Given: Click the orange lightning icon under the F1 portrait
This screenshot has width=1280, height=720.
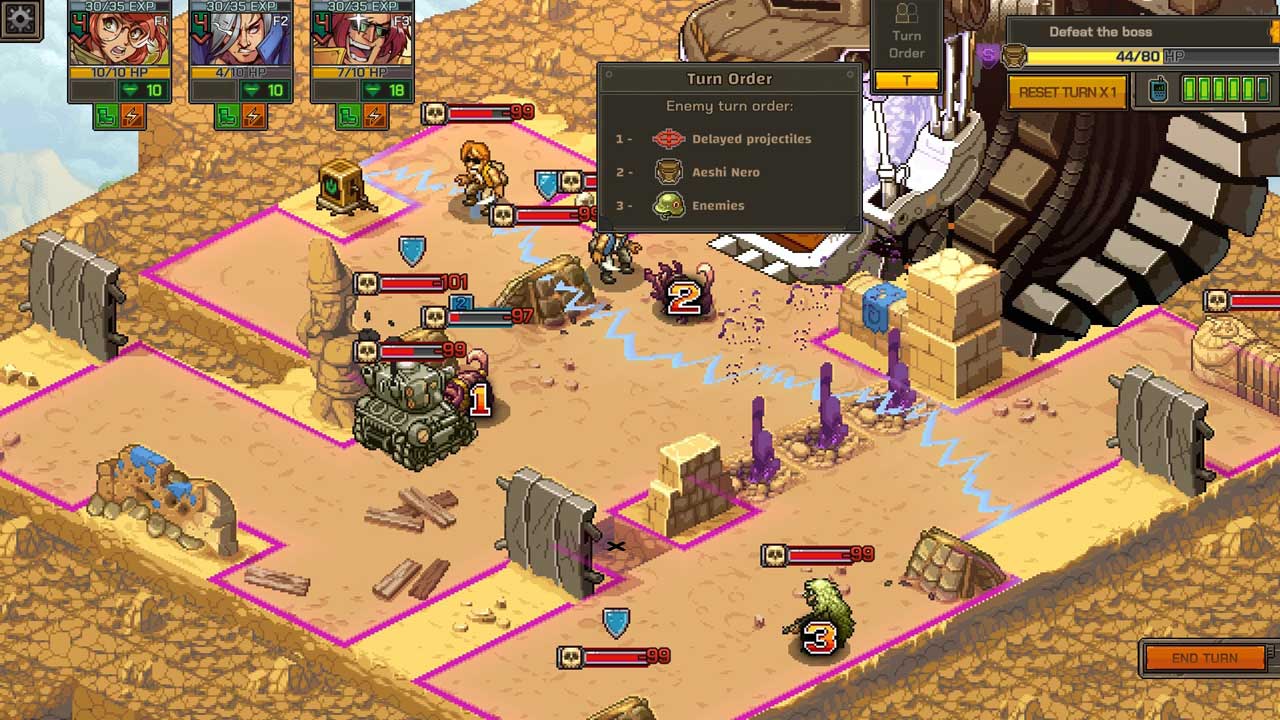Looking at the screenshot, I should (132, 117).
